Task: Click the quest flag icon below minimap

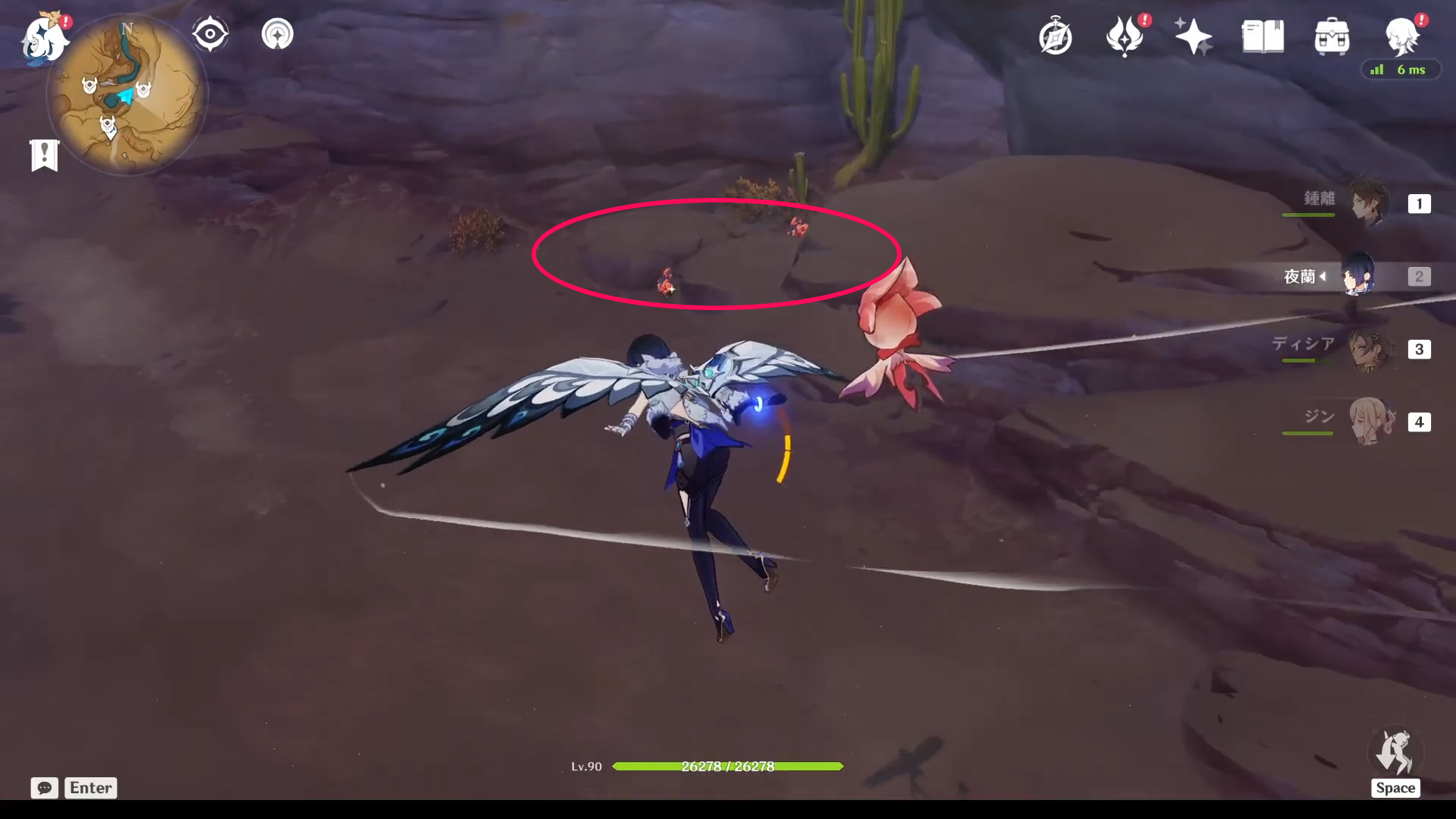Action: coord(45,155)
